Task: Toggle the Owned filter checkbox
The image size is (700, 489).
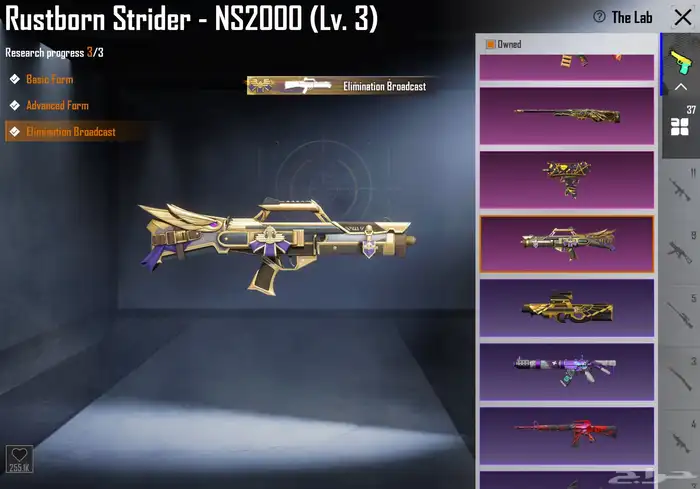Action: point(491,44)
